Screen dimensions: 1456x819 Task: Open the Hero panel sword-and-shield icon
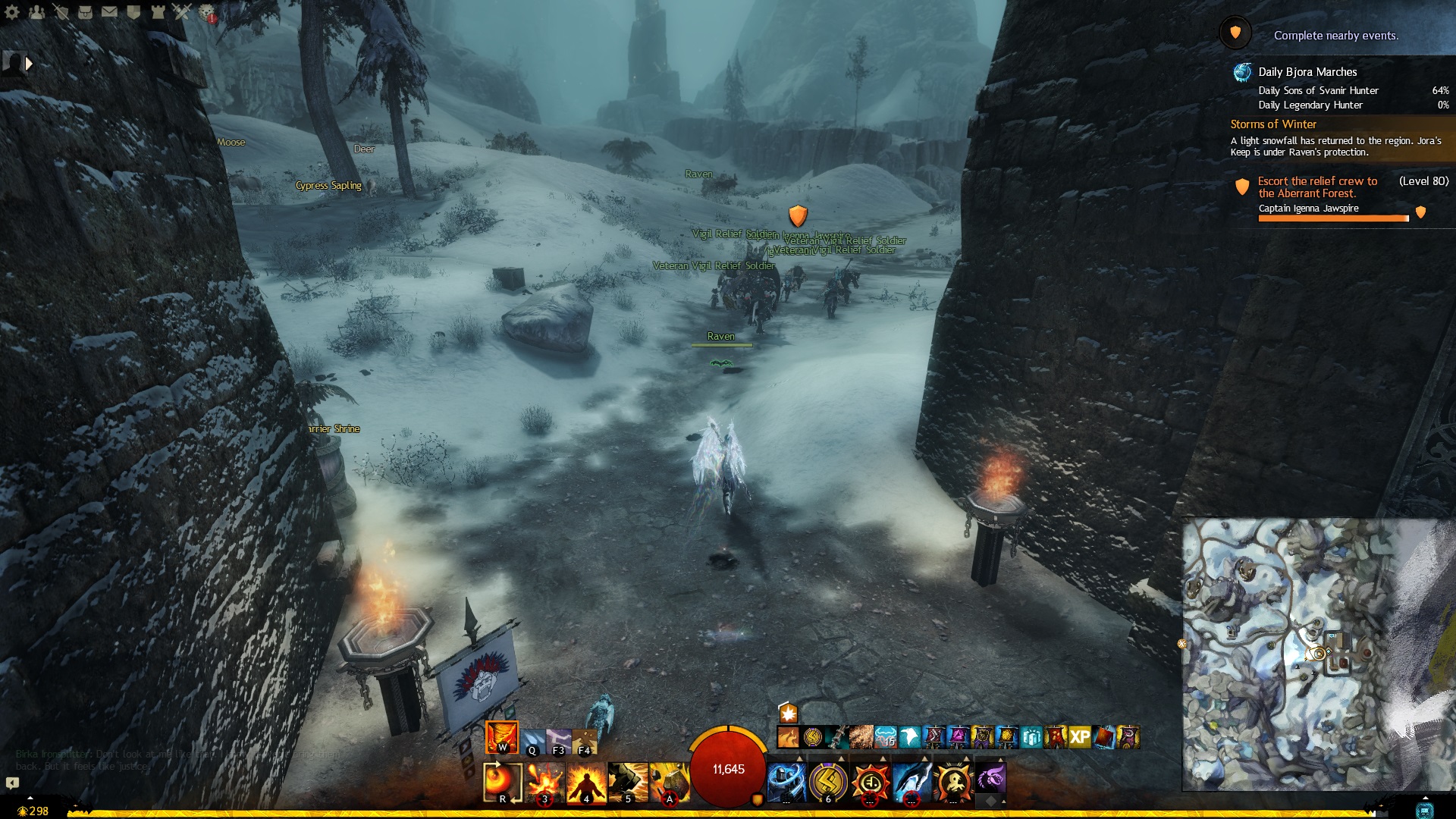tap(61, 12)
